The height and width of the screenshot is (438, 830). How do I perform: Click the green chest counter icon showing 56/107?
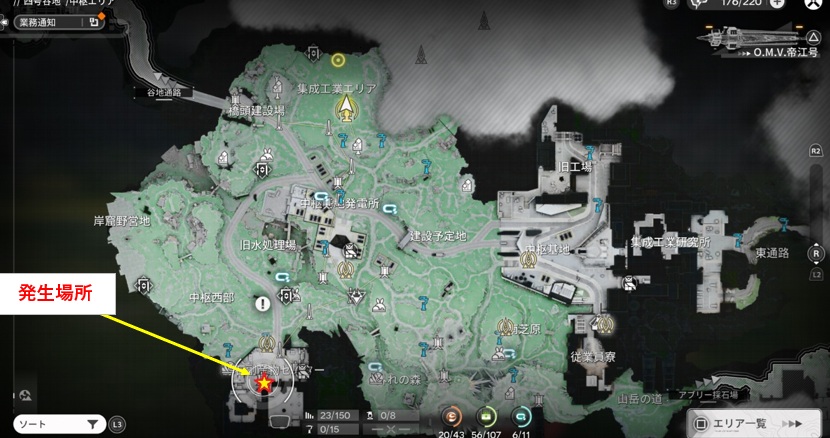[x=486, y=418]
